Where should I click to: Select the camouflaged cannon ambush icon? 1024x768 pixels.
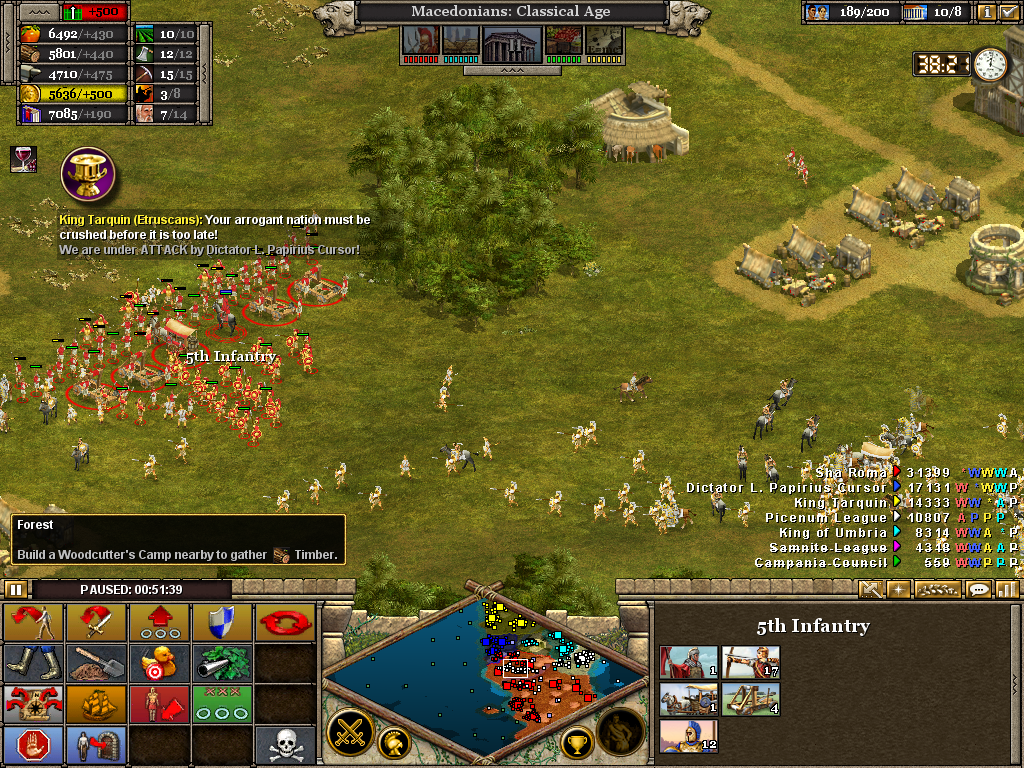[221, 663]
